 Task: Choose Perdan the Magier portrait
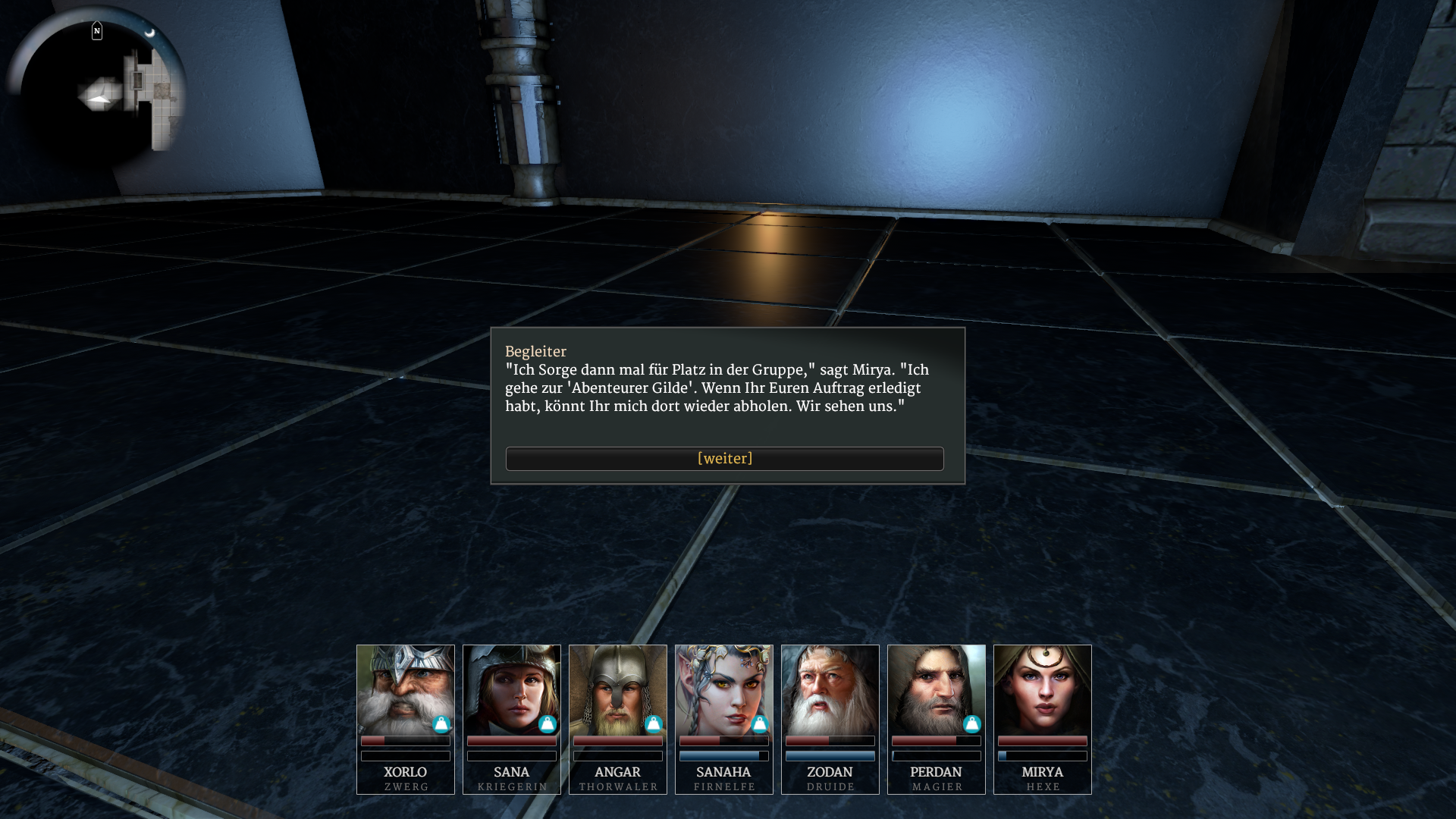936,689
